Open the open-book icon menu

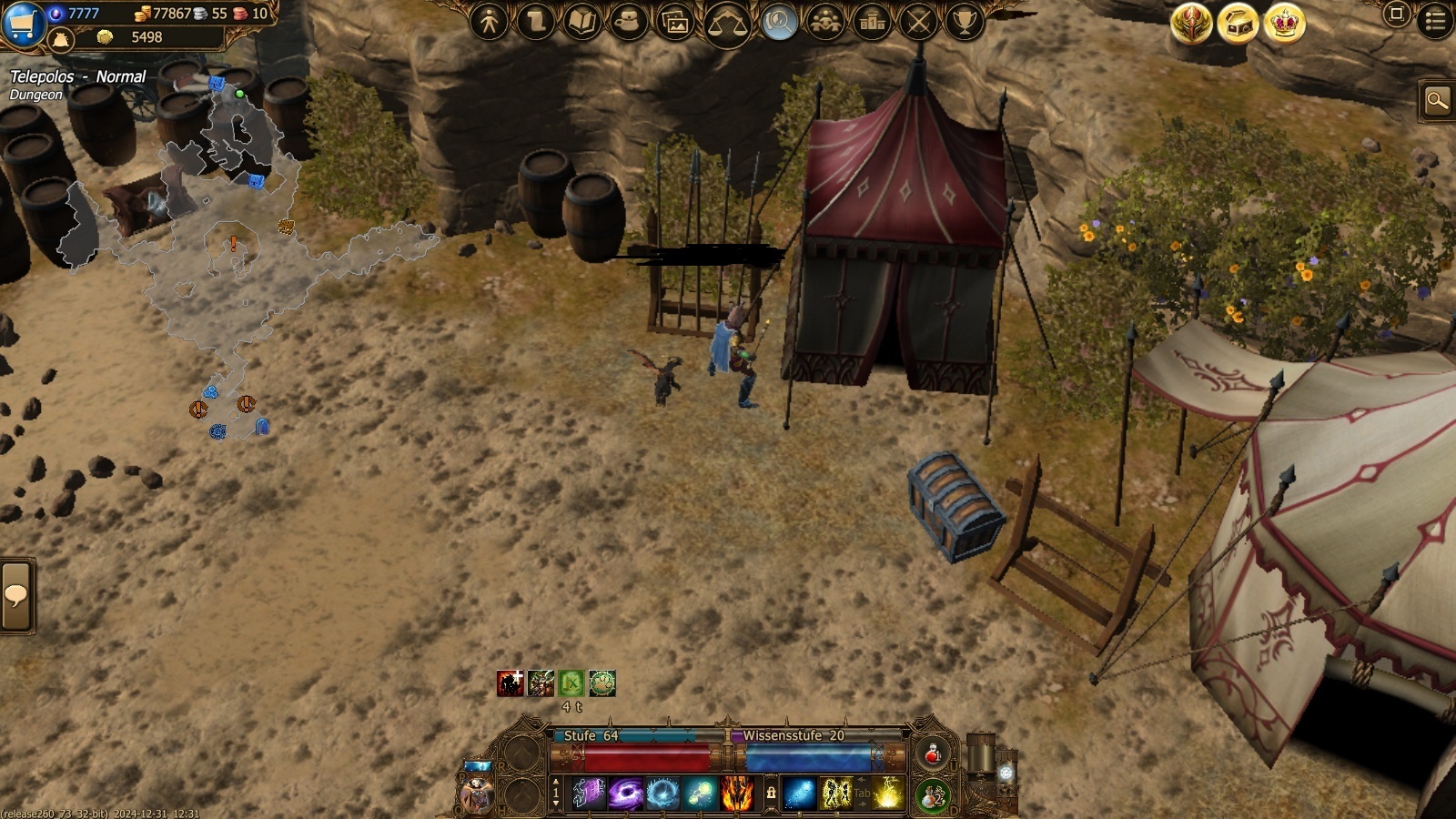(x=582, y=22)
